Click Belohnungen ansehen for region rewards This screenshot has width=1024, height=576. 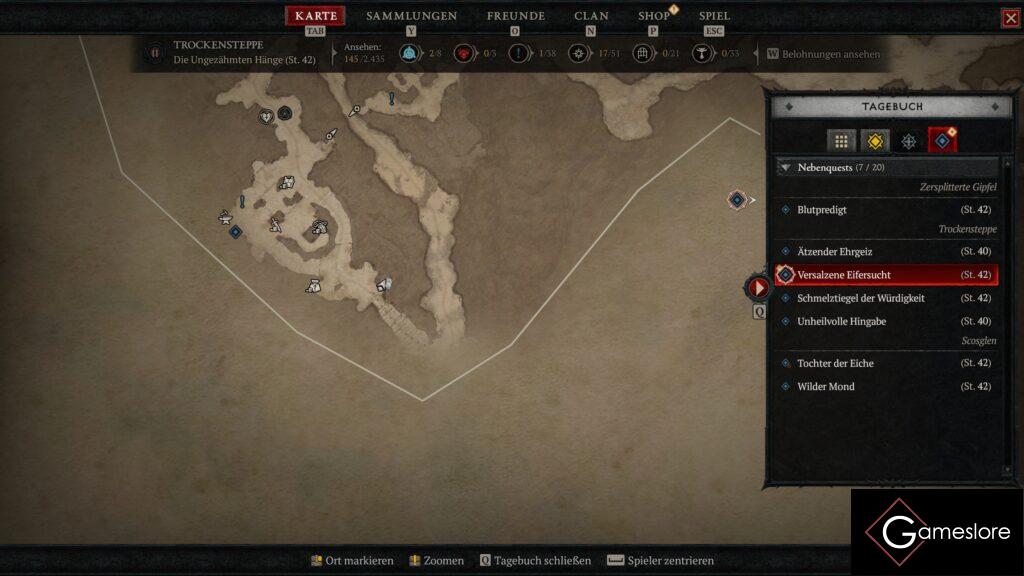(x=824, y=54)
